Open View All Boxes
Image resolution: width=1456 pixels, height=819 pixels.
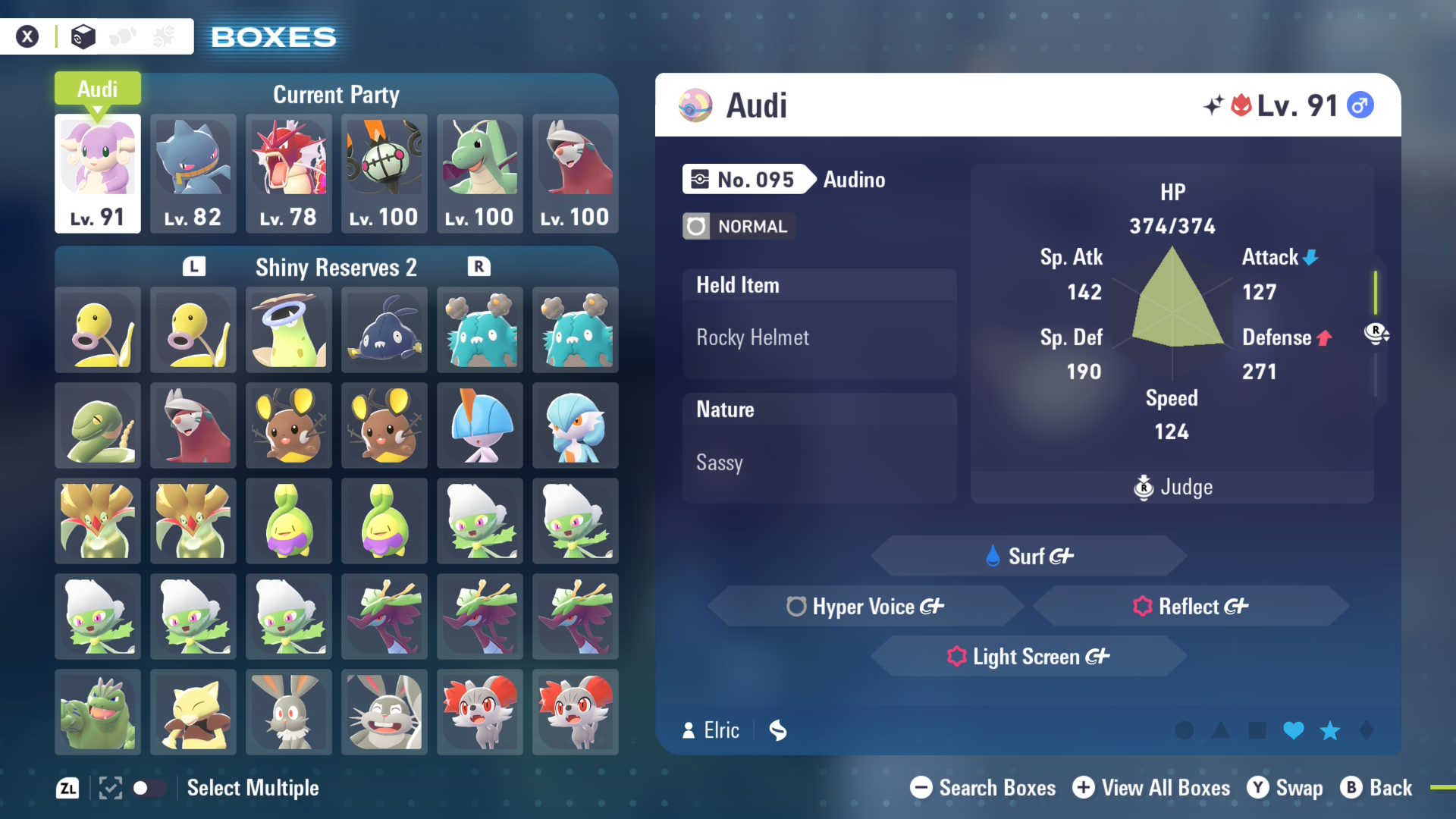(x=1151, y=788)
